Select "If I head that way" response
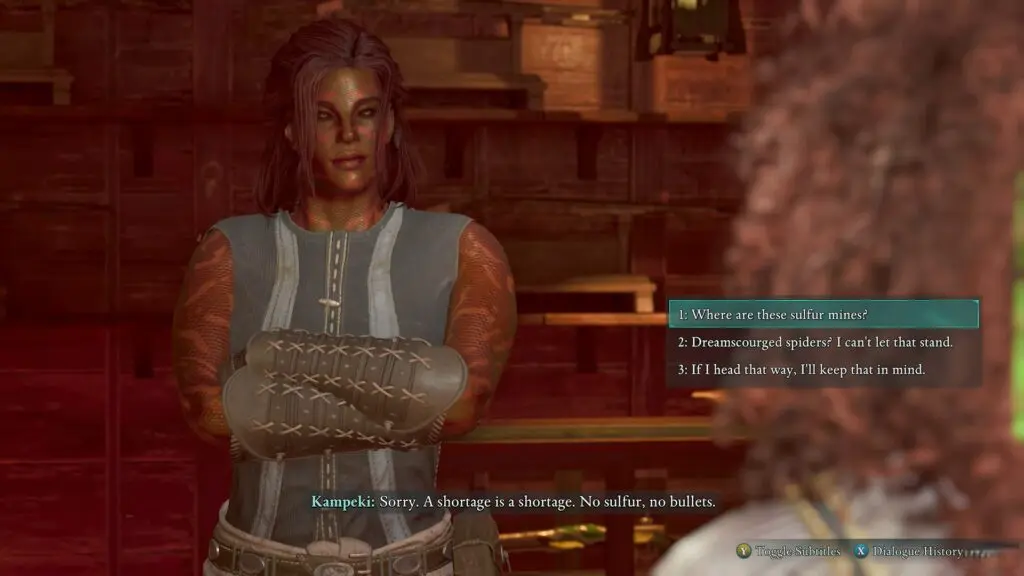1024x576 pixels. [823, 370]
